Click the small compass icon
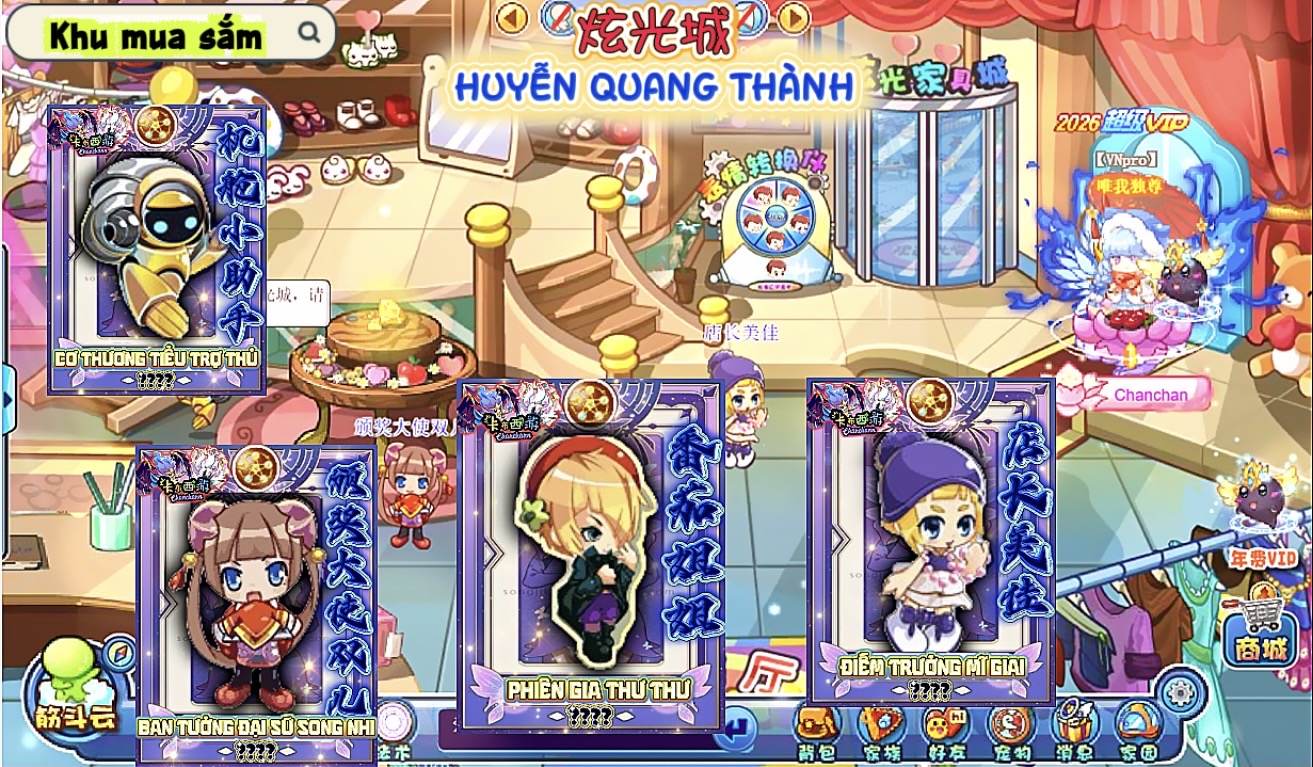 pos(120,653)
